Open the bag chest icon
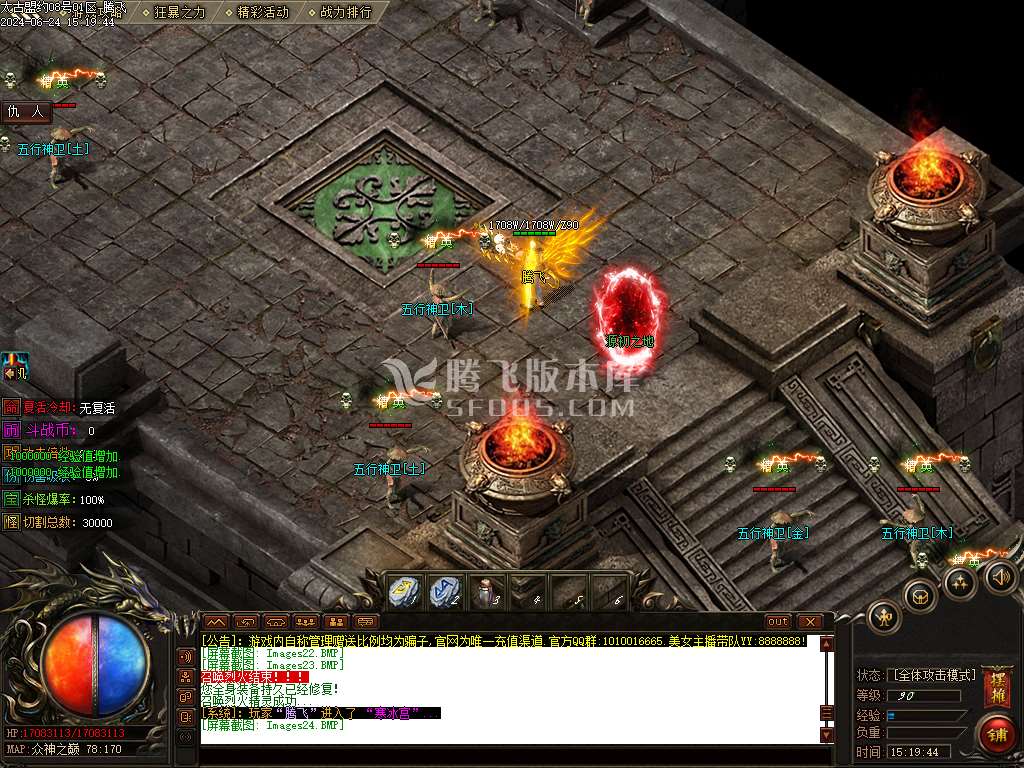Image resolution: width=1024 pixels, height=768 pixels. [919, 596]
